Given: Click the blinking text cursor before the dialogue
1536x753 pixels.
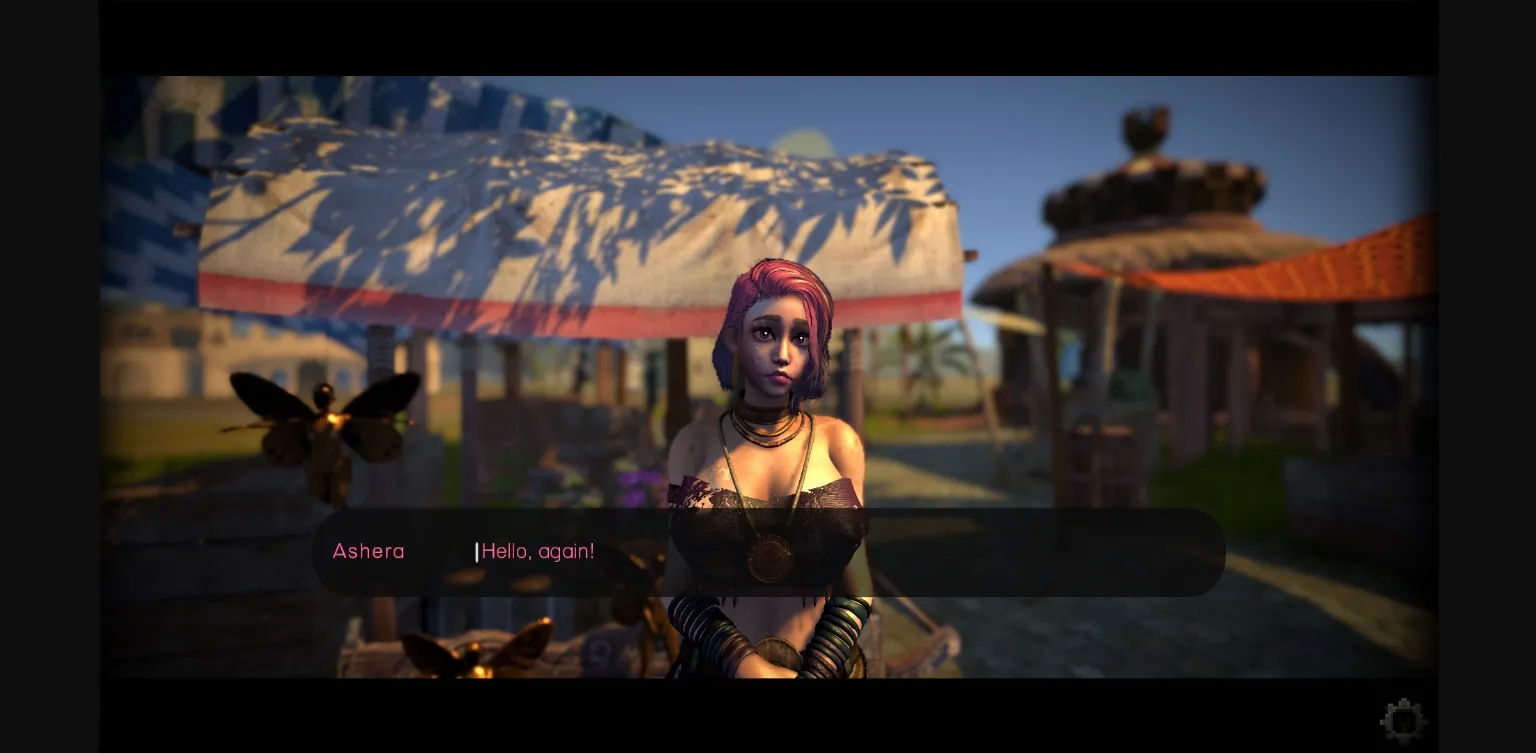Looking at the screenshot, I should (477, 551).
